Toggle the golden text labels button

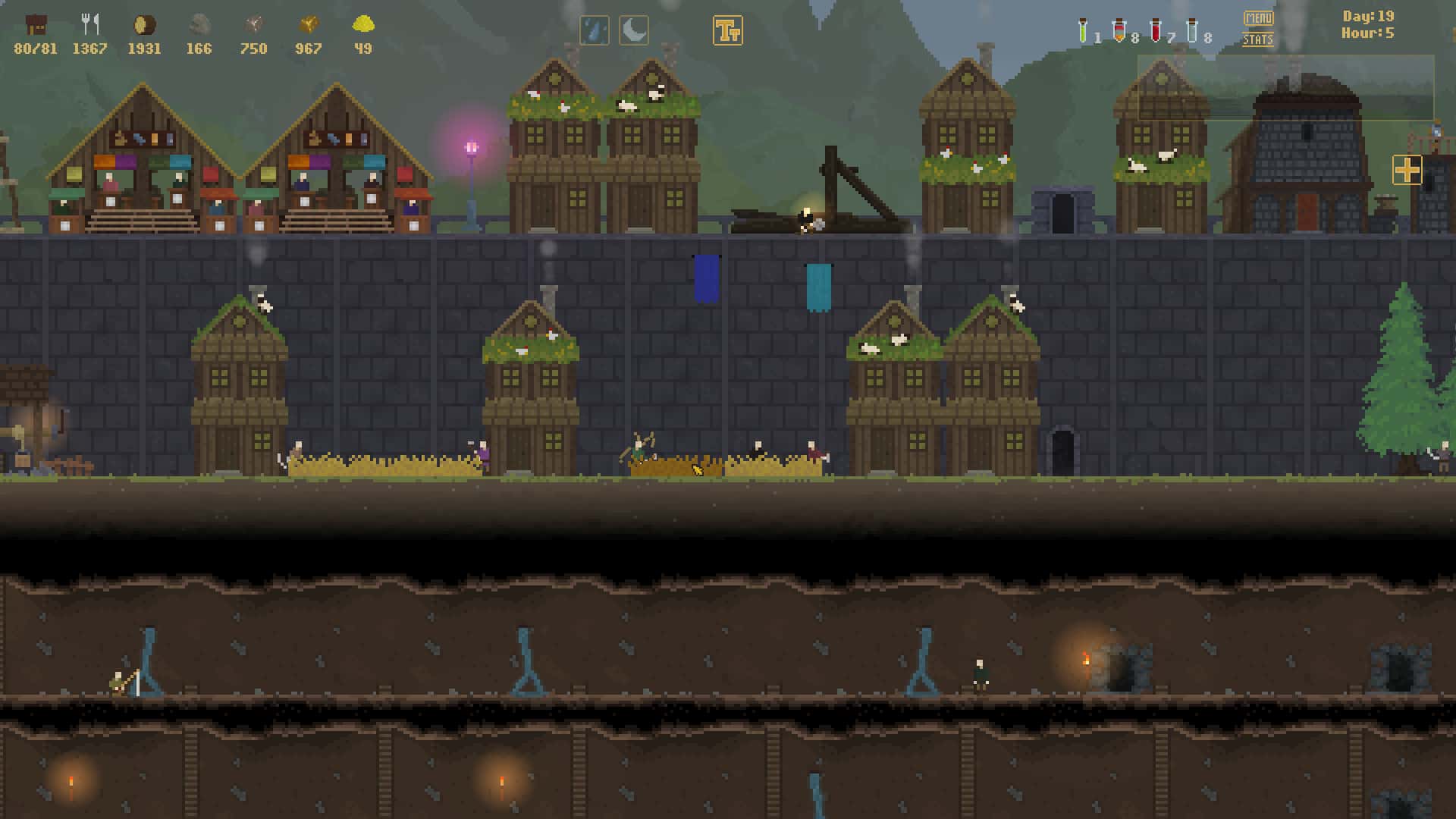pos(728,31)
